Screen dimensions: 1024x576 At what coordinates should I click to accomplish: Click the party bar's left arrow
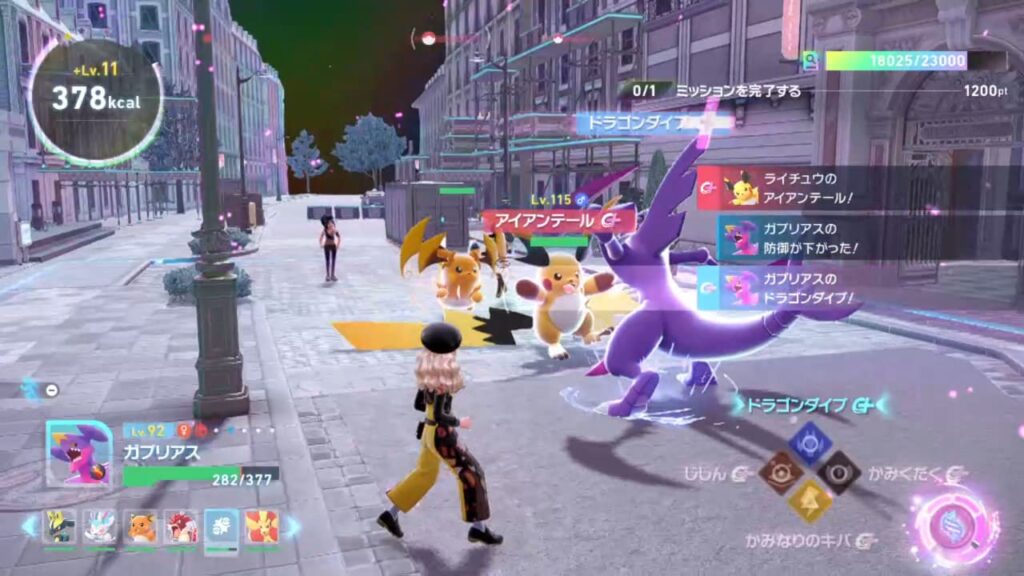coord(29,526)
